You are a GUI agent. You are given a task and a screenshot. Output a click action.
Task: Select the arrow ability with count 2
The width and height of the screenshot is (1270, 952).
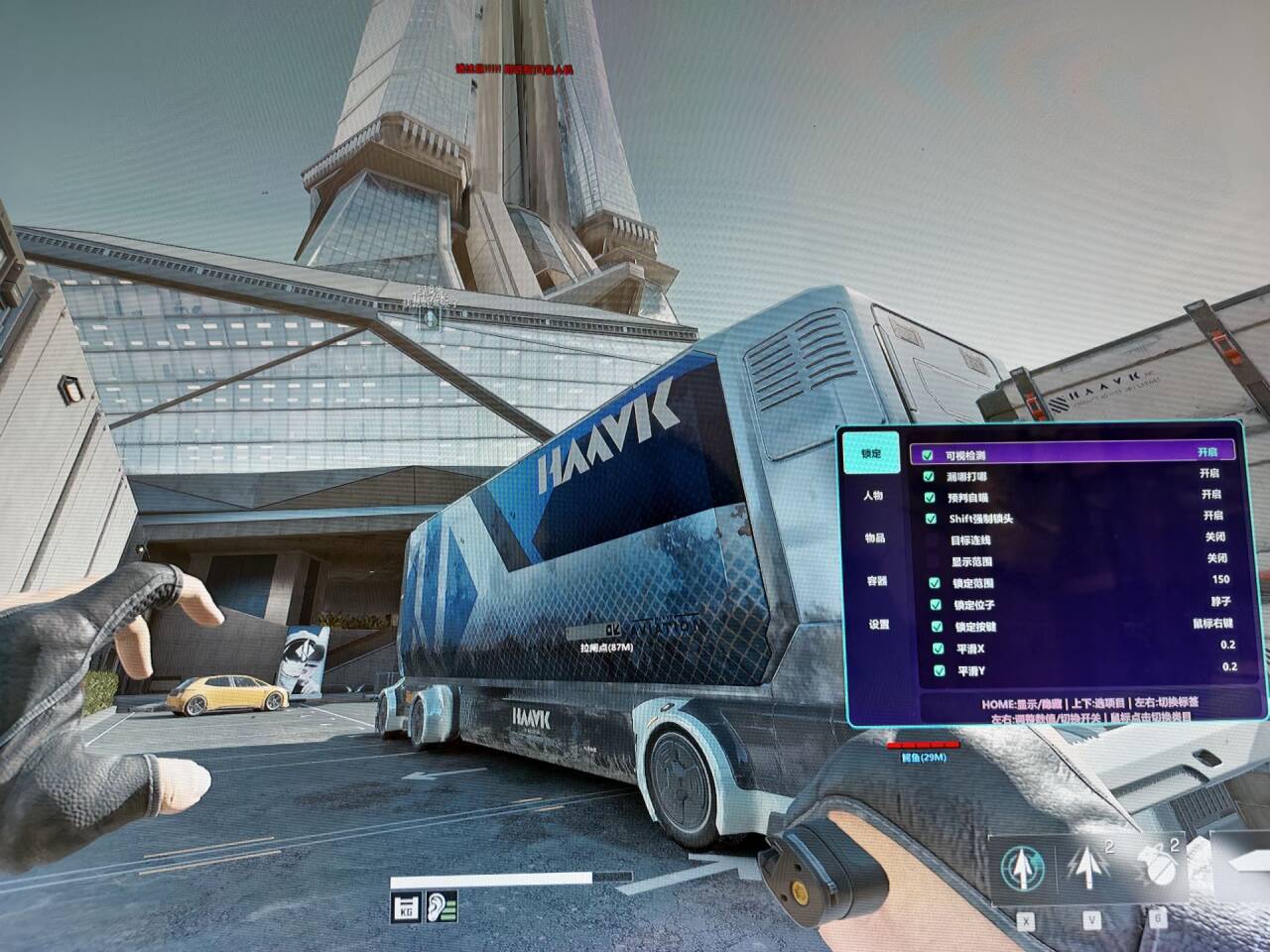[x=1088, y=866]
